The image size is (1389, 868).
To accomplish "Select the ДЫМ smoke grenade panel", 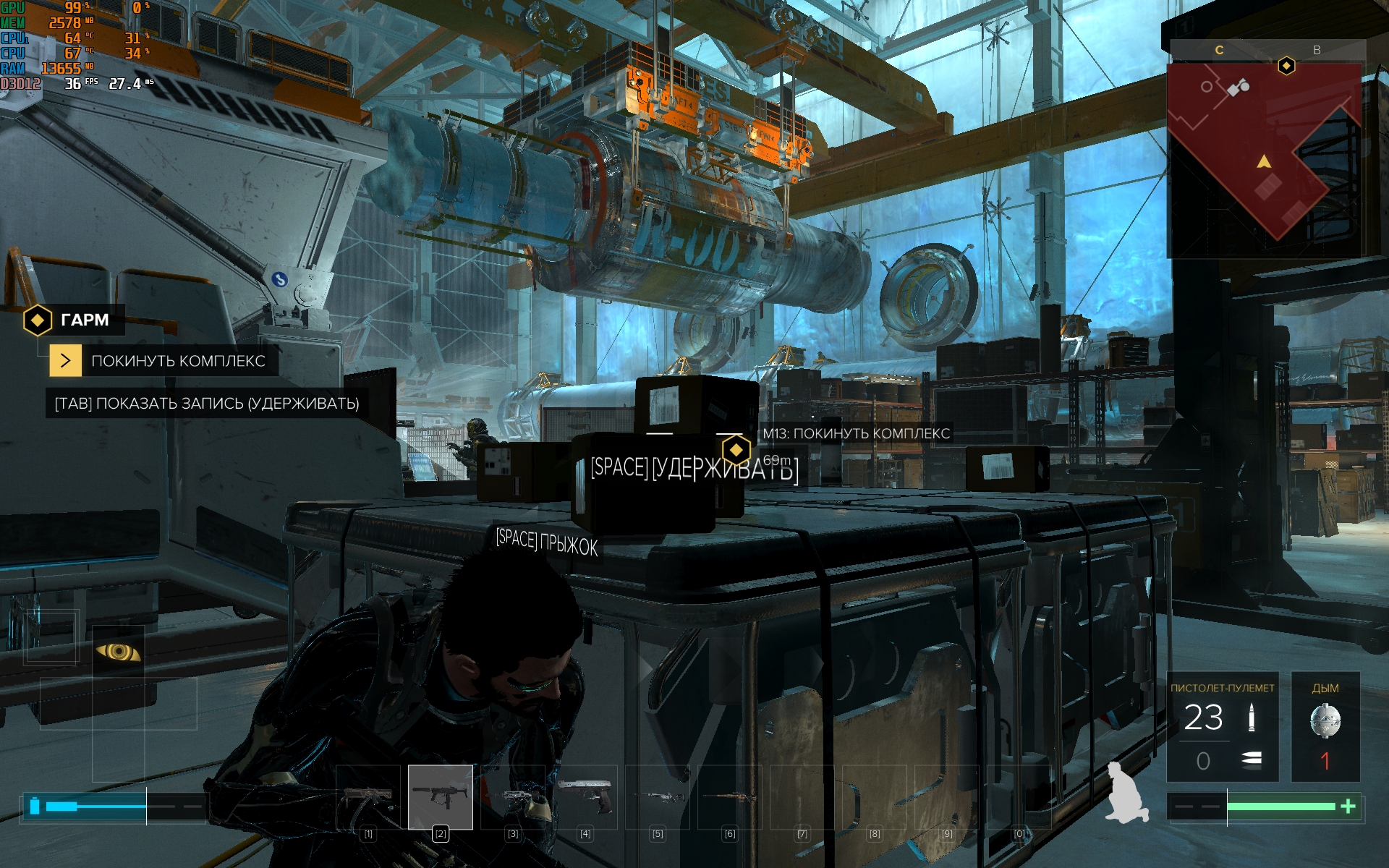I will (x=1325, y=726).
